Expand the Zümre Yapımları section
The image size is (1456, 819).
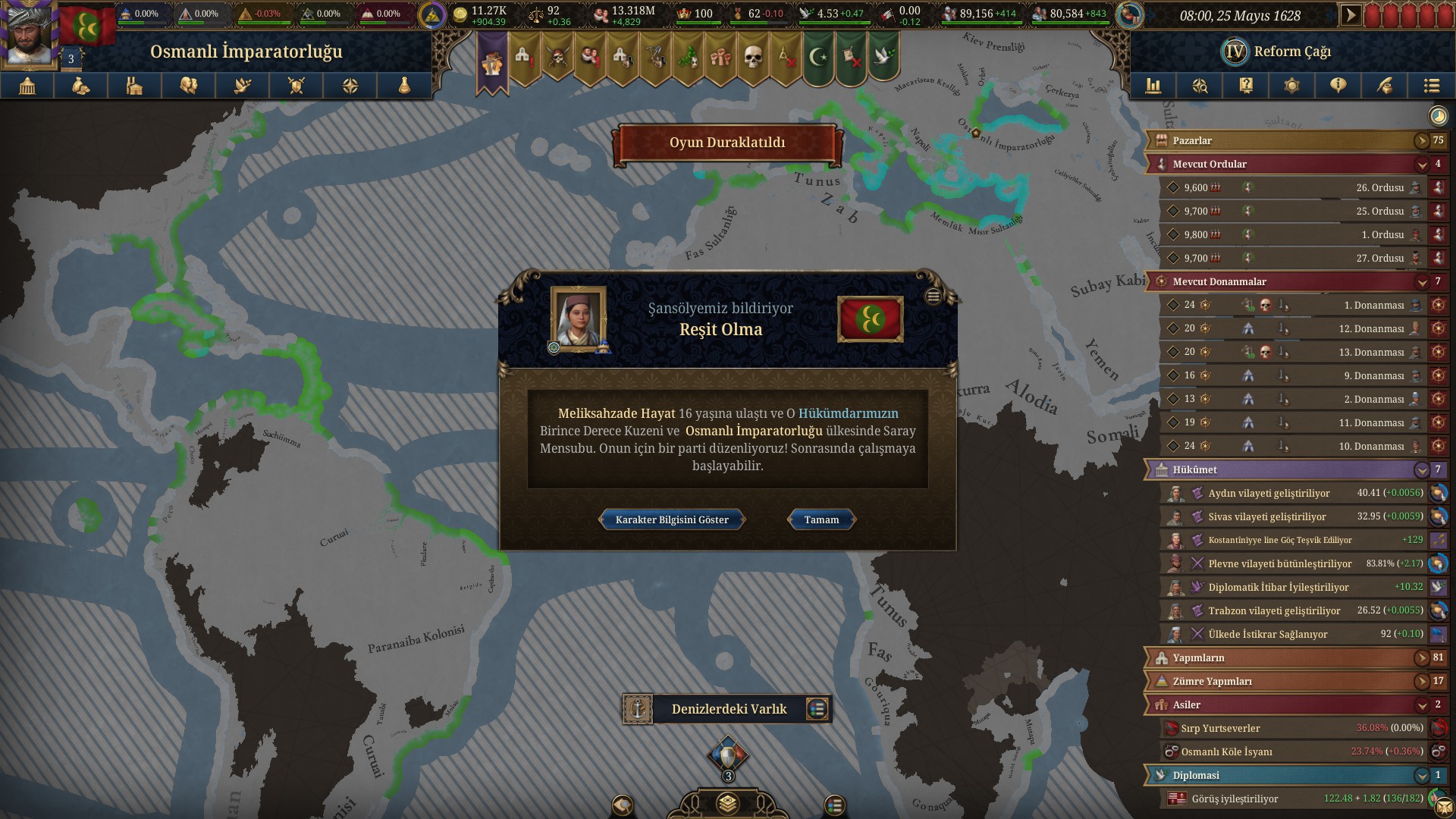click(1421, 681)
